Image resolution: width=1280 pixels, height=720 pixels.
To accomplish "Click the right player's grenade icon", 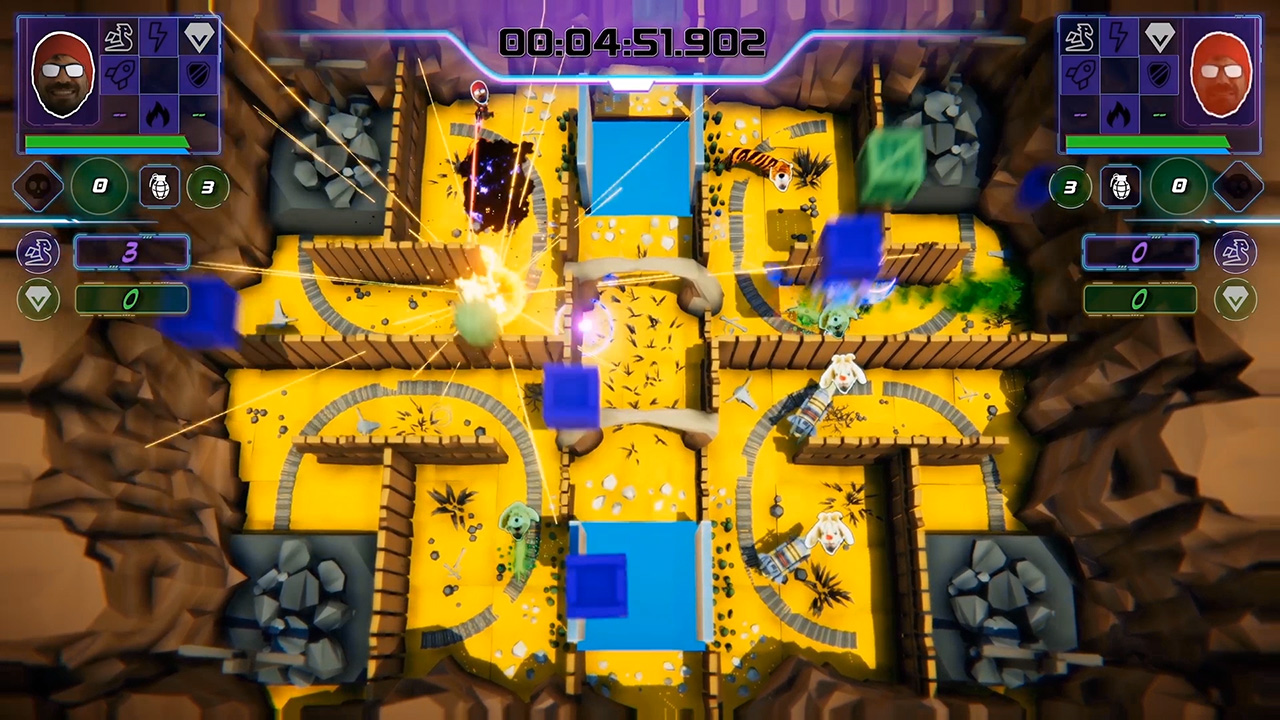I will coord(1120,186).
